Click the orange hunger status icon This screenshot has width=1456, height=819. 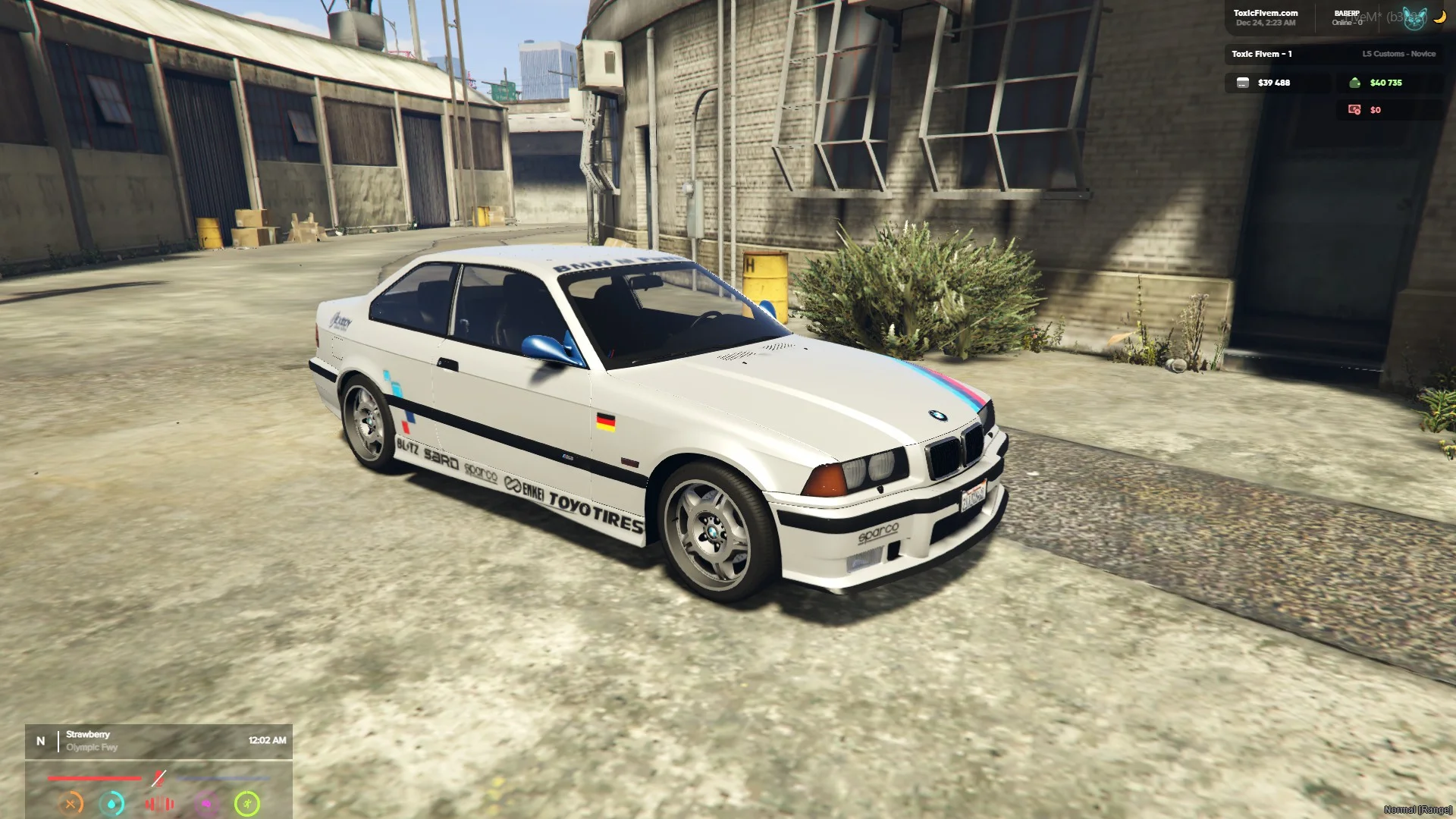pos(71,803)
